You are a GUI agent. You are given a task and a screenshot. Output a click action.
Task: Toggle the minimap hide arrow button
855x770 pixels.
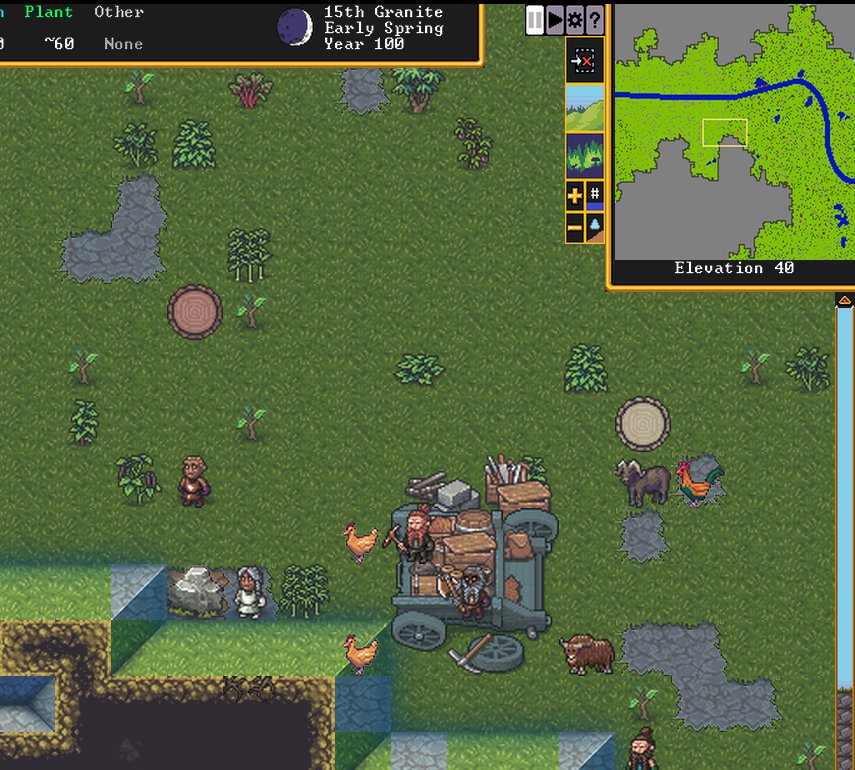pyautogui.click(x=584, y=61)
